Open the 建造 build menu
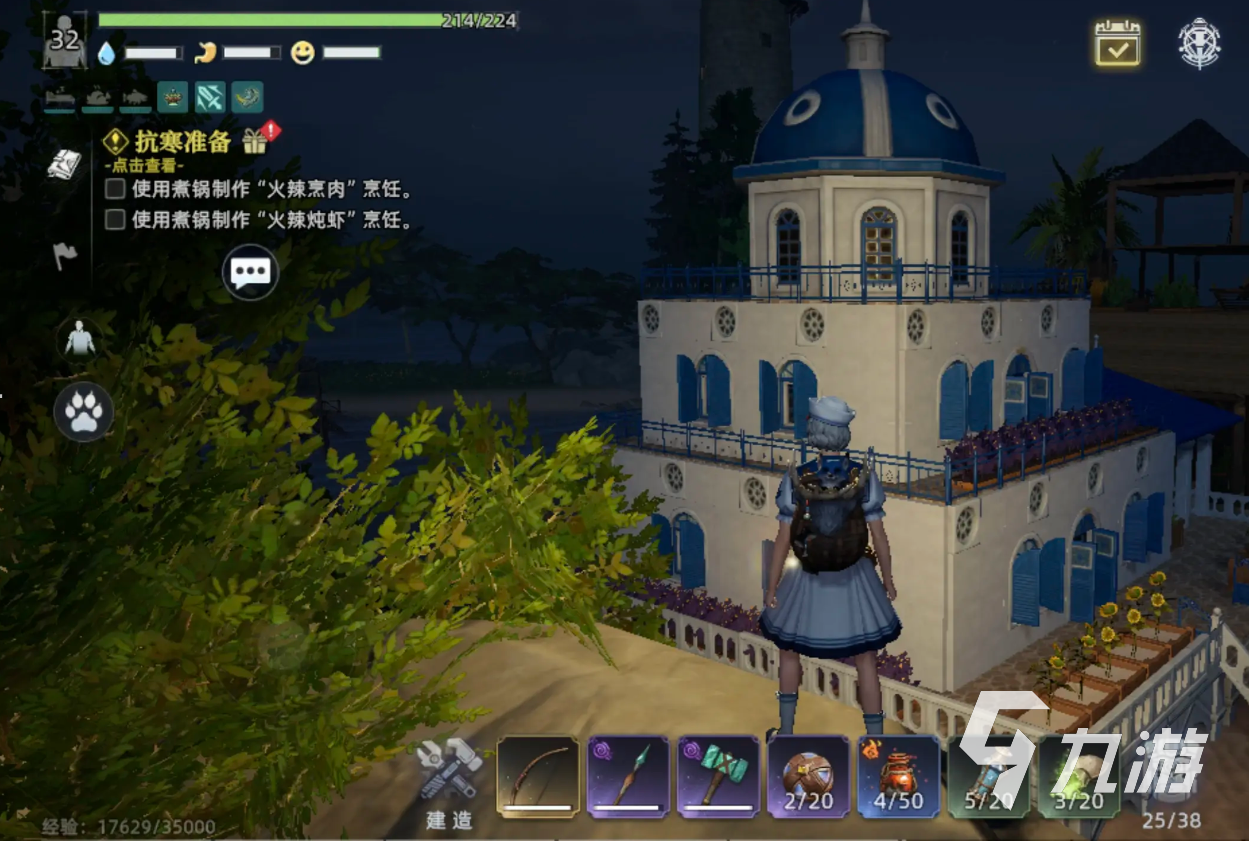1249x841 pixels. (x=449, y=782)
